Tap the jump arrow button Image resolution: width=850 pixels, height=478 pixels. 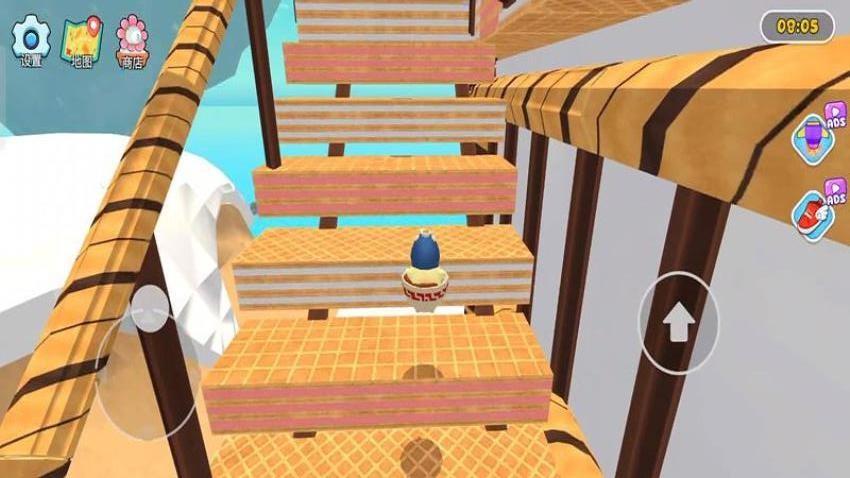click(x=679, y=322)
